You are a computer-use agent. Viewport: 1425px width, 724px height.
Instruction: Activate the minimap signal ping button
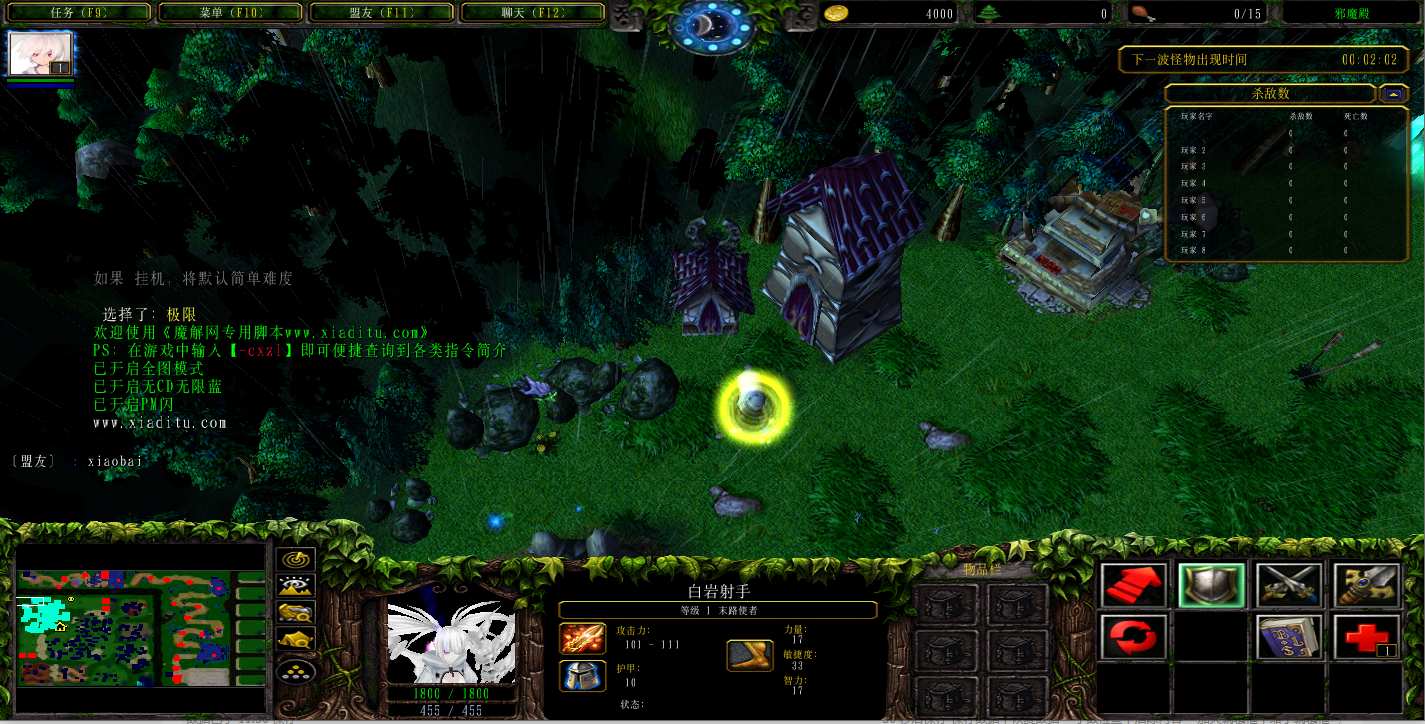[296, 560]
